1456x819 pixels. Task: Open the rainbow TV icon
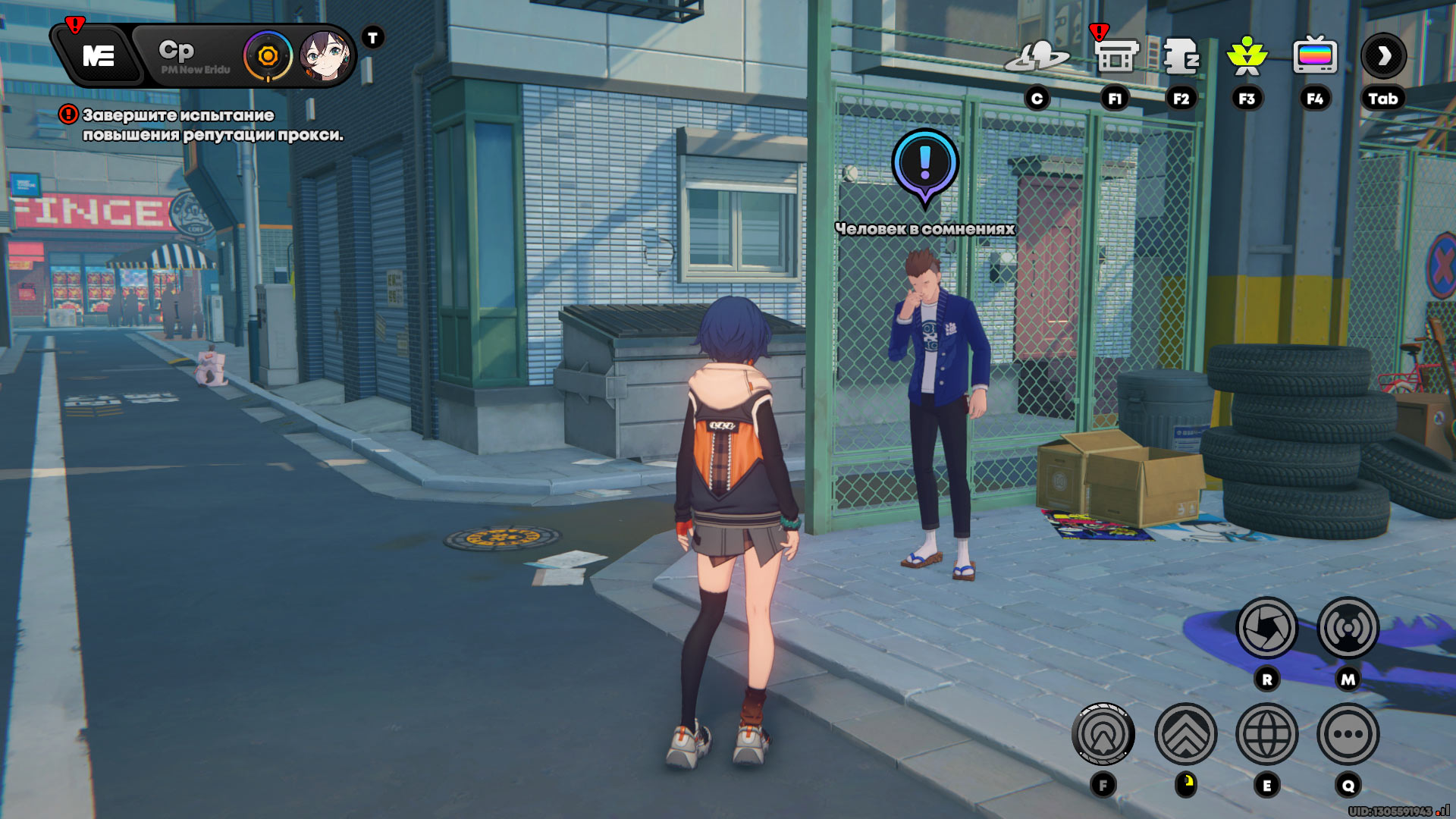click(x=1315, y=56)
